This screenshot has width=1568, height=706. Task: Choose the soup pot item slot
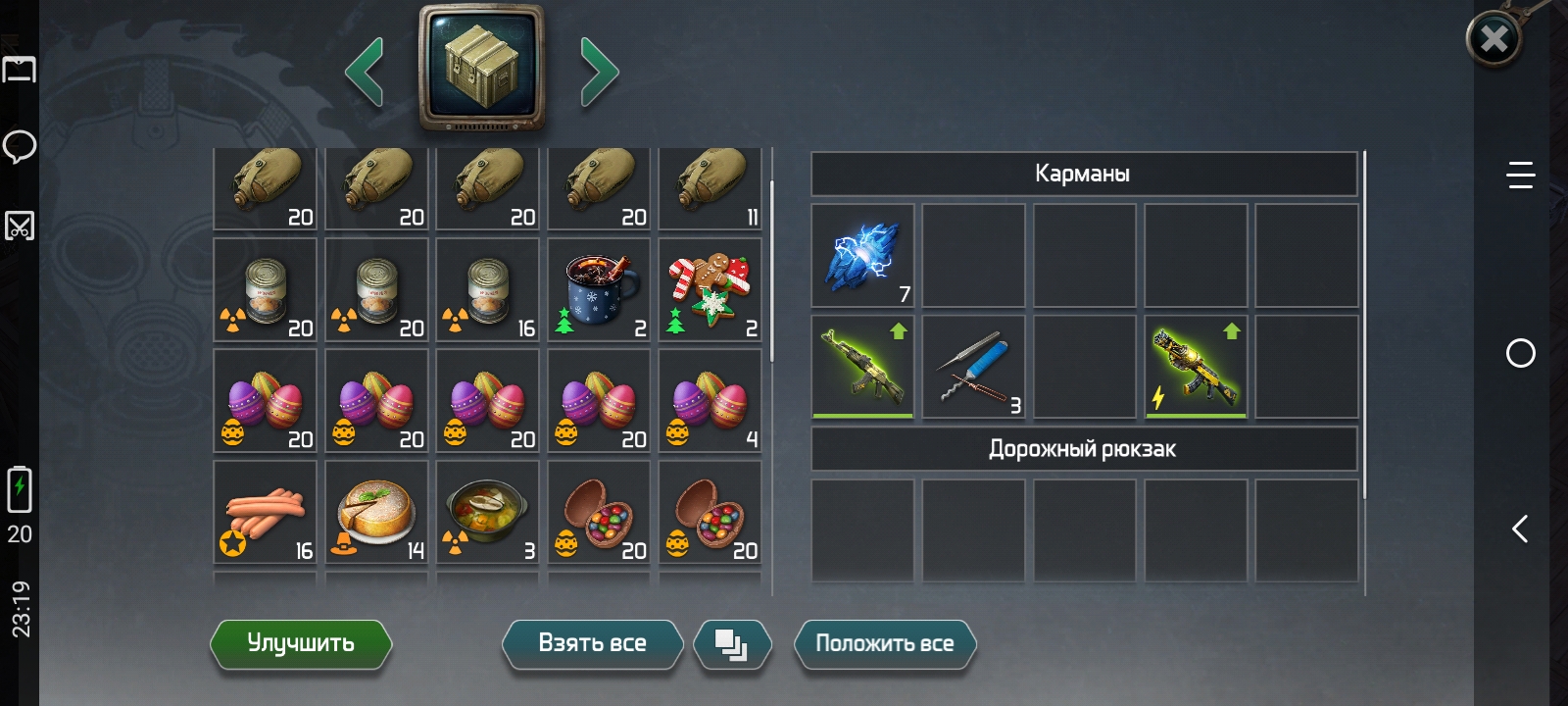click(x=487, y=513)
